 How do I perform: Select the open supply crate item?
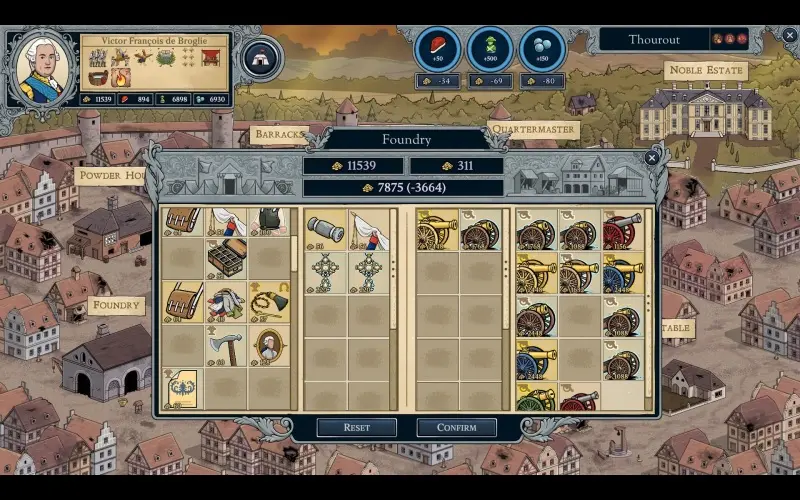(227, 259)
